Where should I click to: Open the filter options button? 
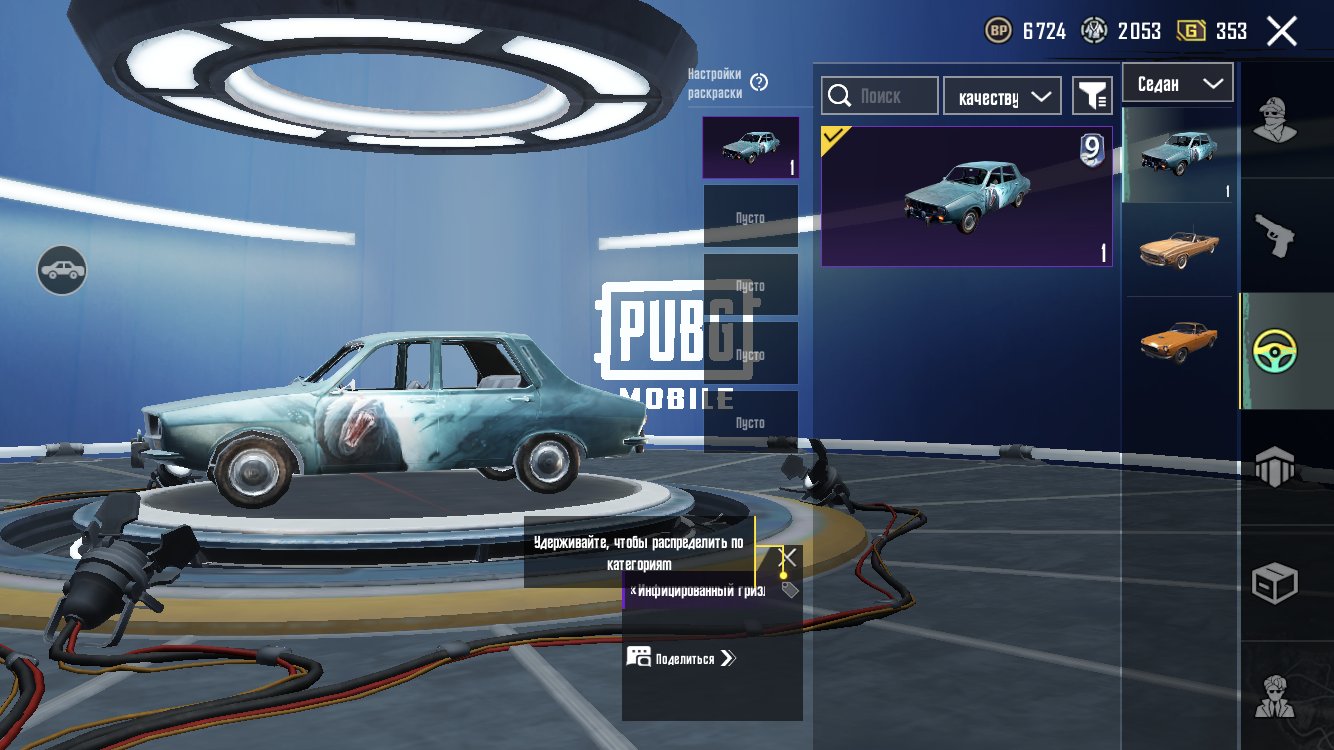[x=1092, y=96]
